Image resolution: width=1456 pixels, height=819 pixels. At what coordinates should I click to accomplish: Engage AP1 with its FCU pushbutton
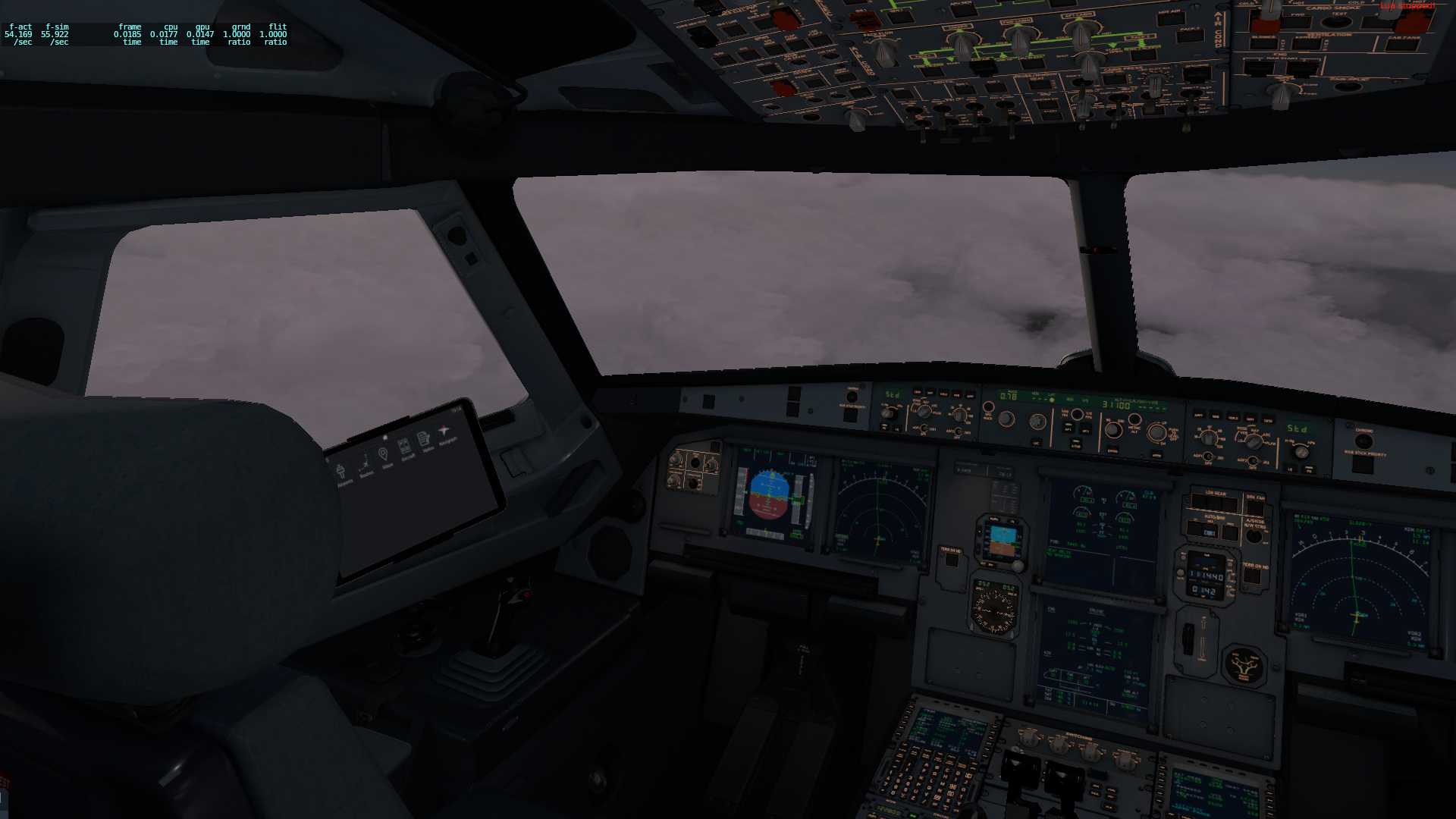(1068, 428)
